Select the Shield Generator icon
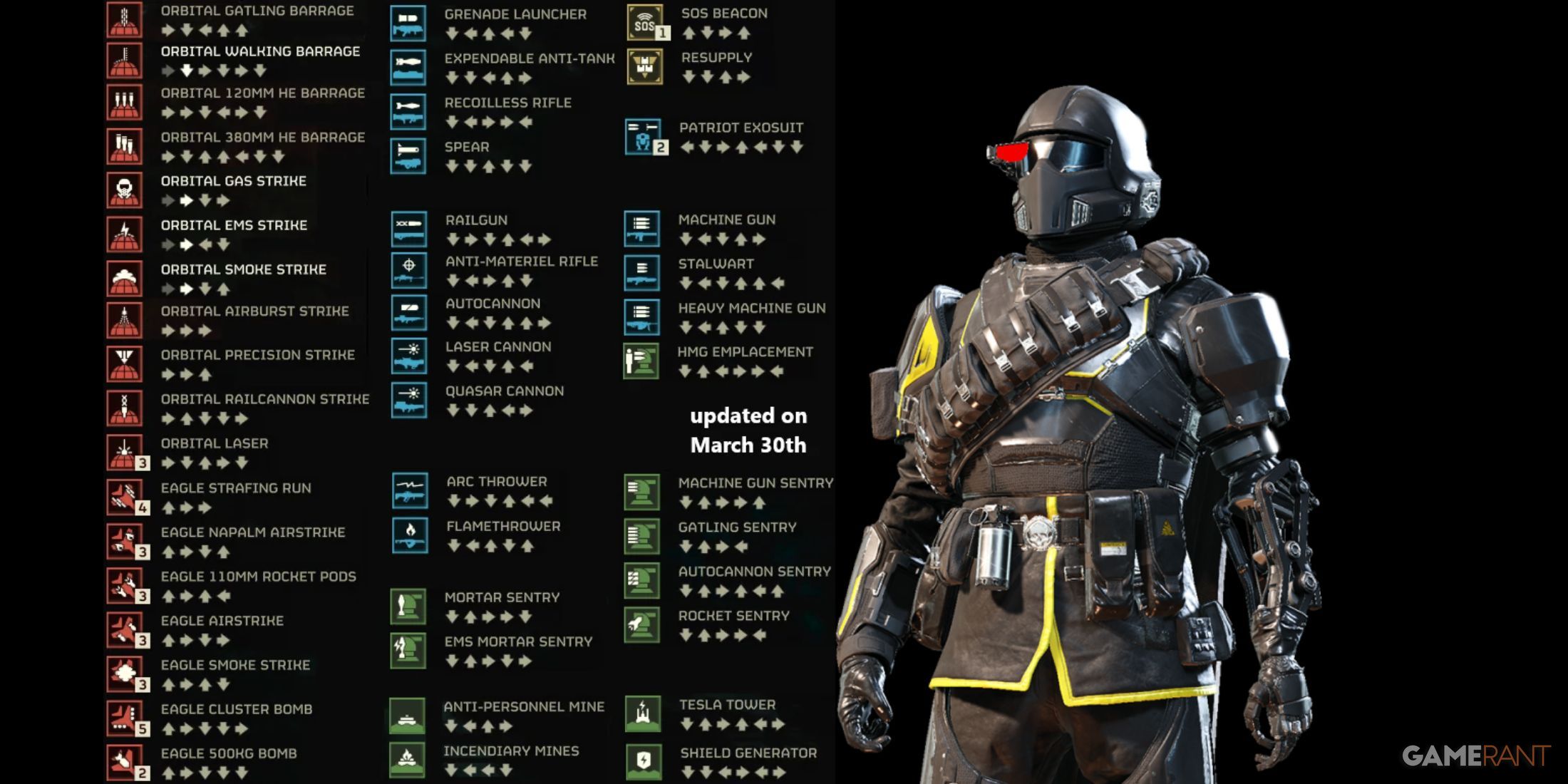Viewport: 1568px width, 784px height. pos(644,761)
